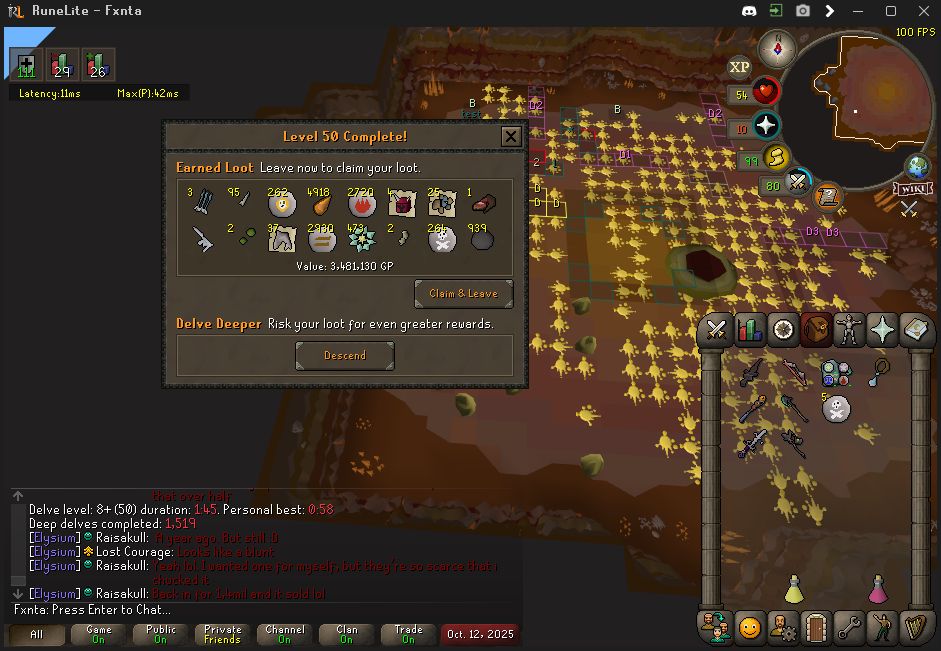Descend to delve deeper
The height and width of the screenshot is (651, 941).
pyautogui.click(x=345, y=355)
